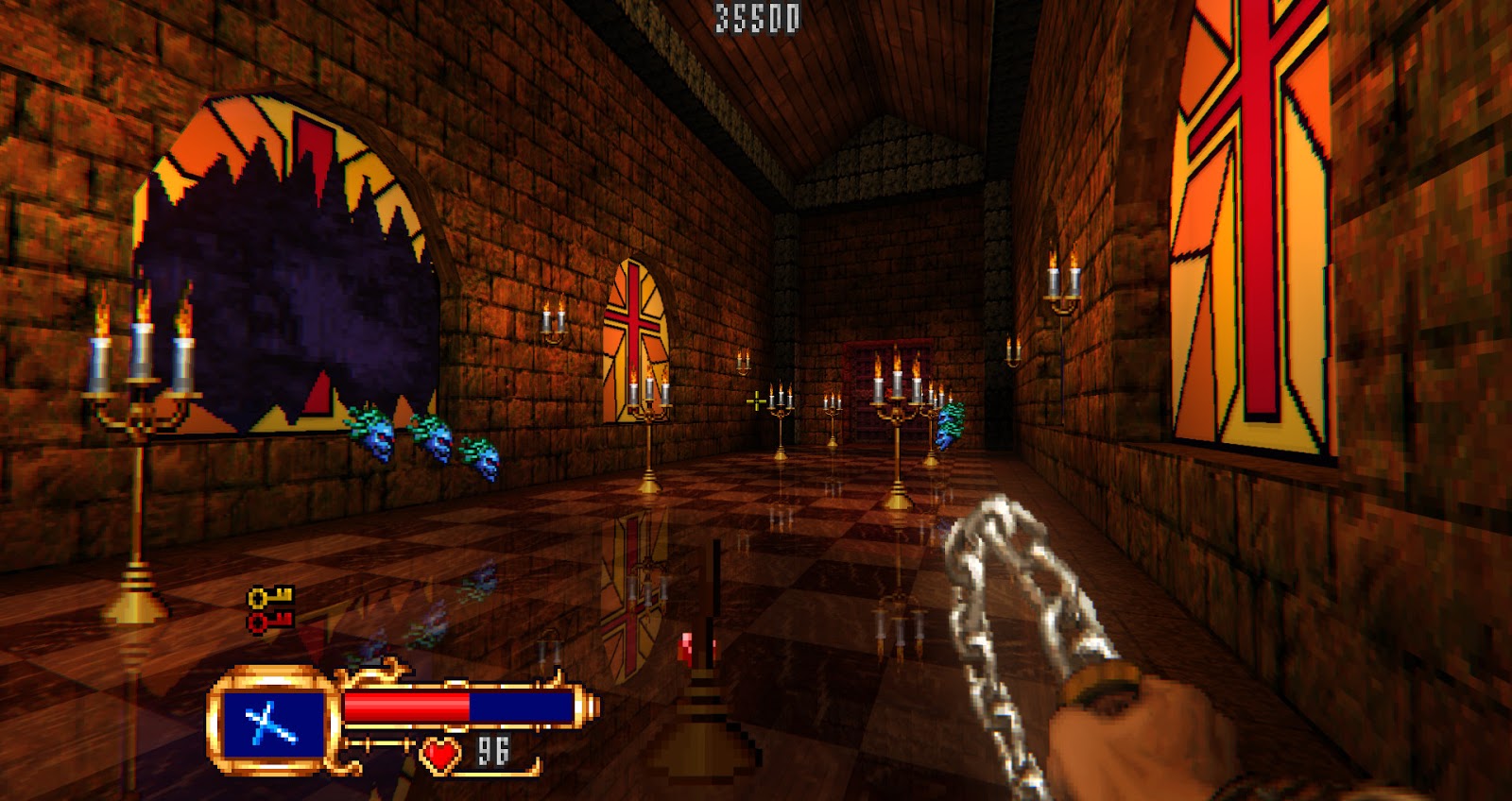
Task: Click the red gem on the foreground candlestick
Action: click(x=686, y=647)
